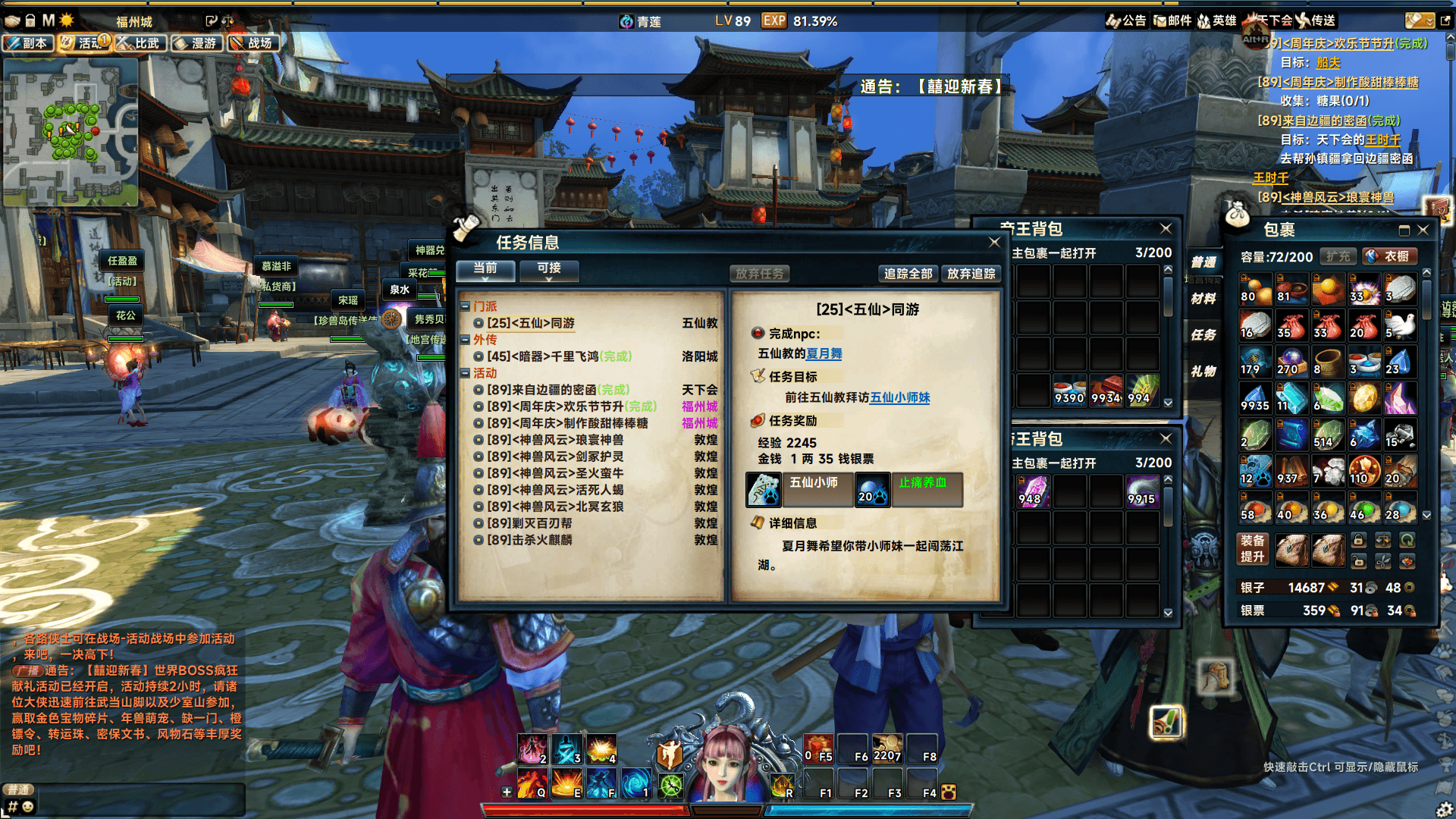The width and height of the screenshot is (1456, 819).
Task: Select quest [89]击杀火麒麟 in list
Action: (529, 540)
